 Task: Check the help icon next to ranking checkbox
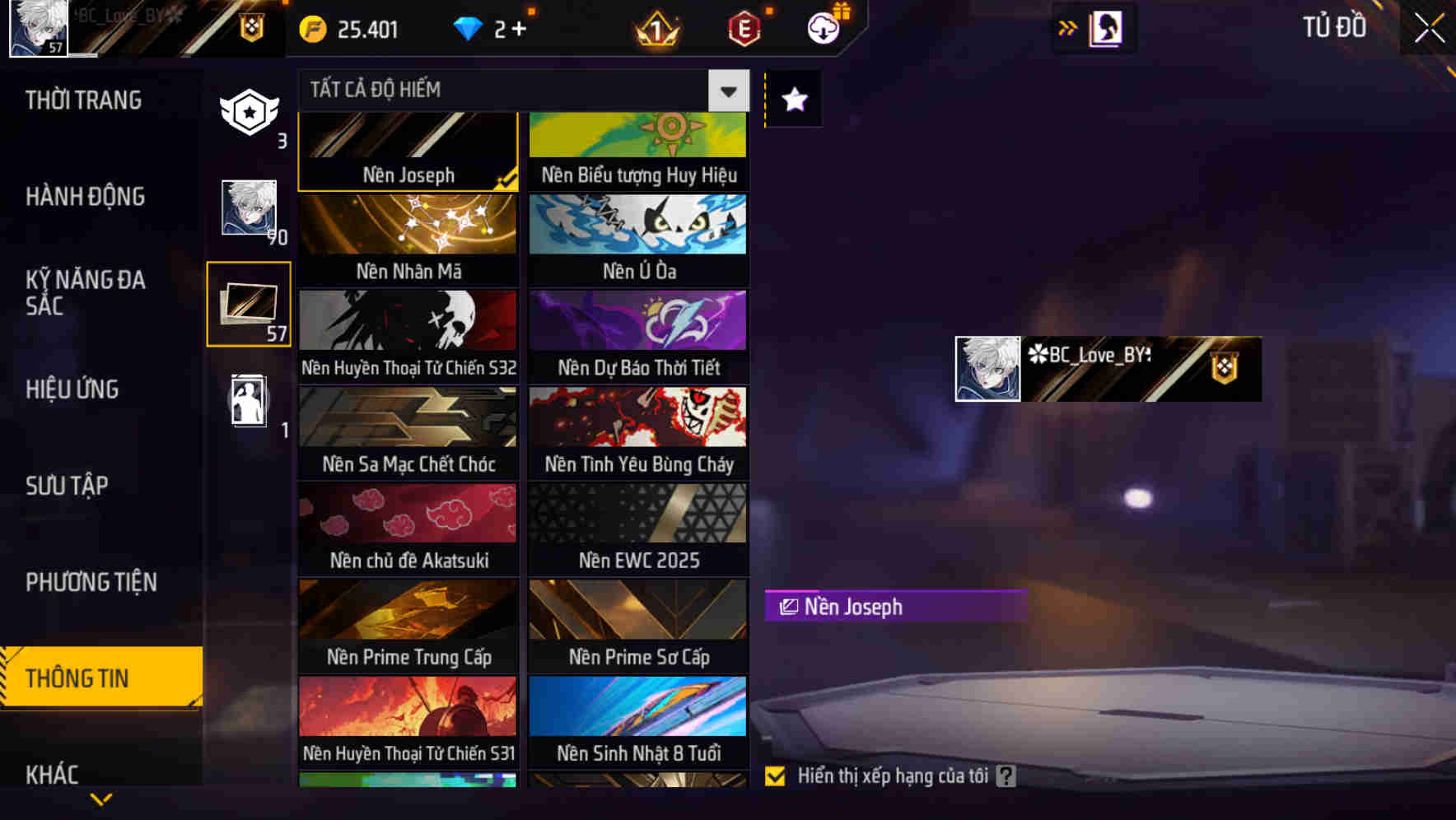(x=1005, y=775)
